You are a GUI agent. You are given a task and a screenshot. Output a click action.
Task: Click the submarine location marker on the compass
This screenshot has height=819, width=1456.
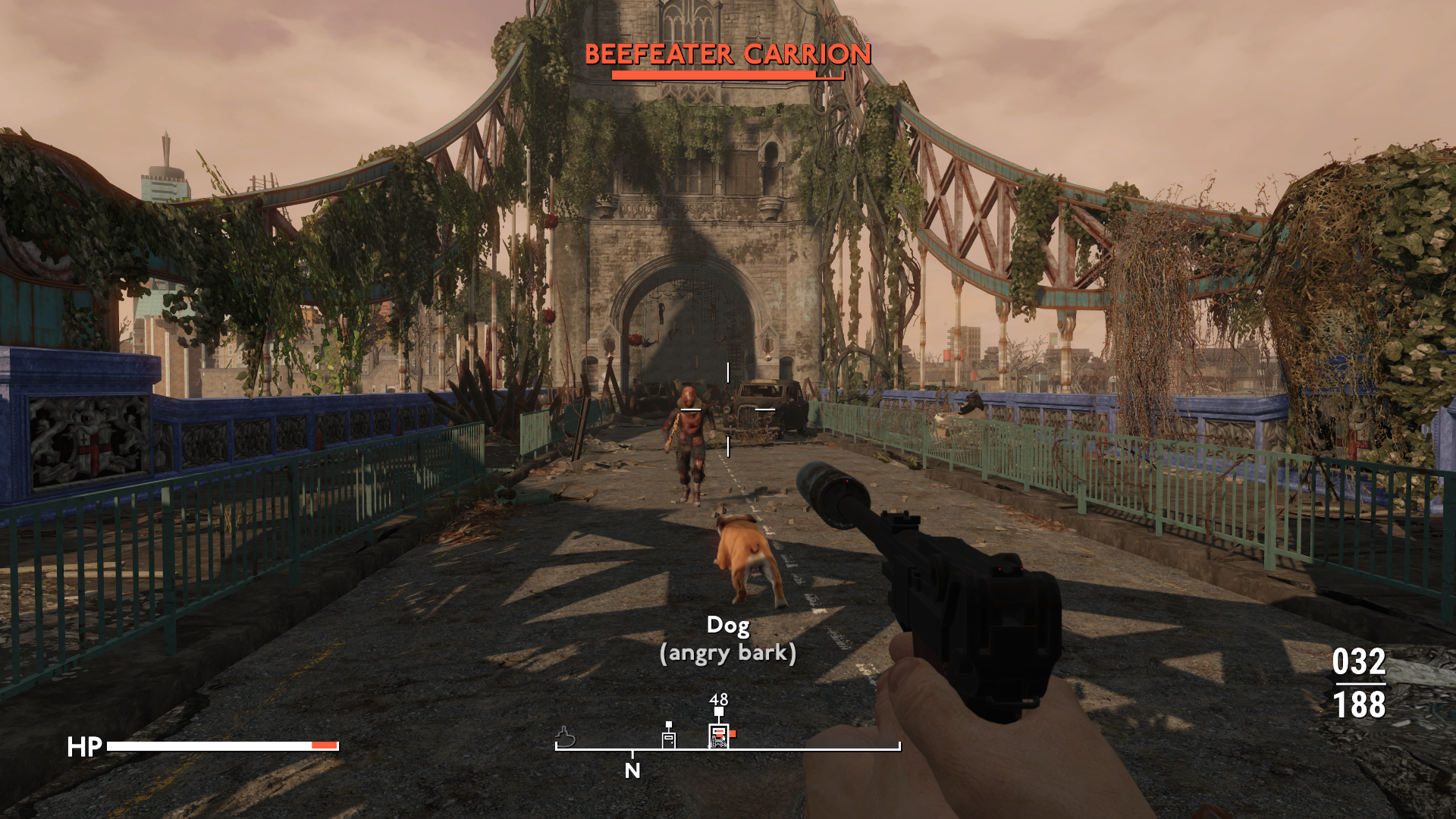[565, 736]
